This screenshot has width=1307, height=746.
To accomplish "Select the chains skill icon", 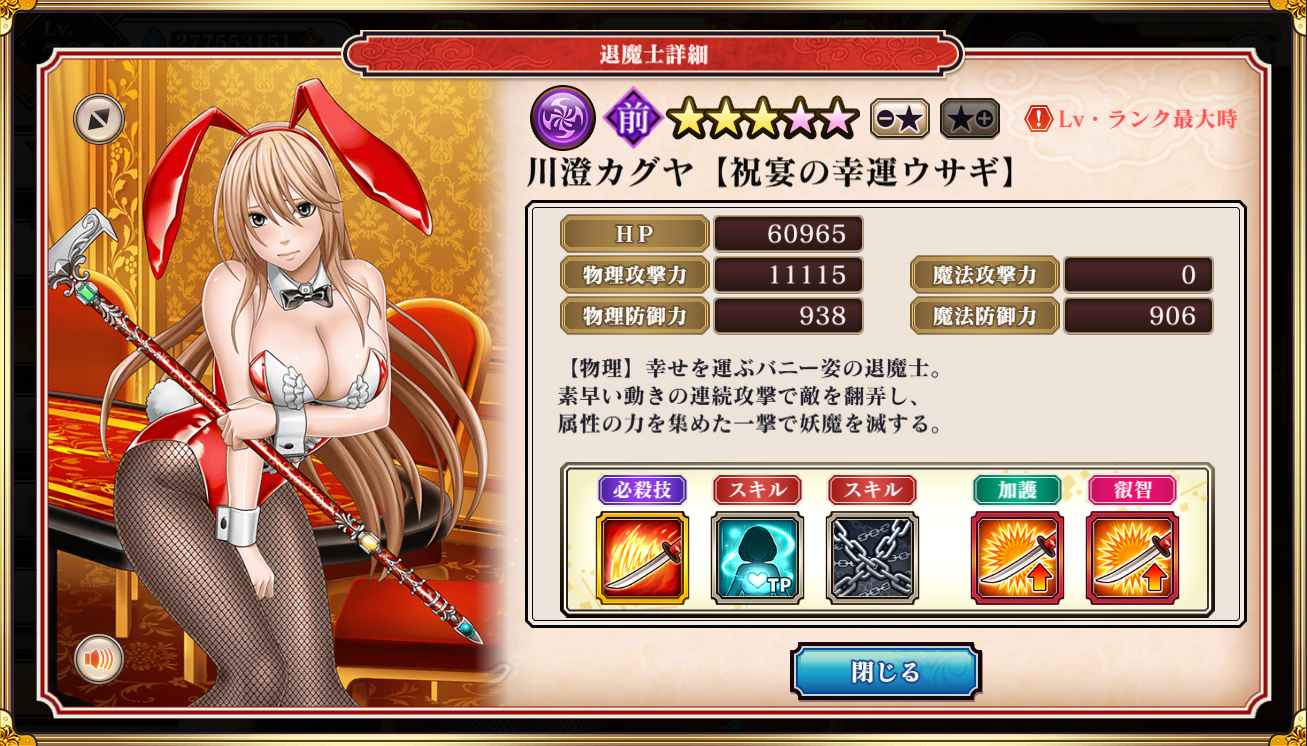I will point(872,558).
